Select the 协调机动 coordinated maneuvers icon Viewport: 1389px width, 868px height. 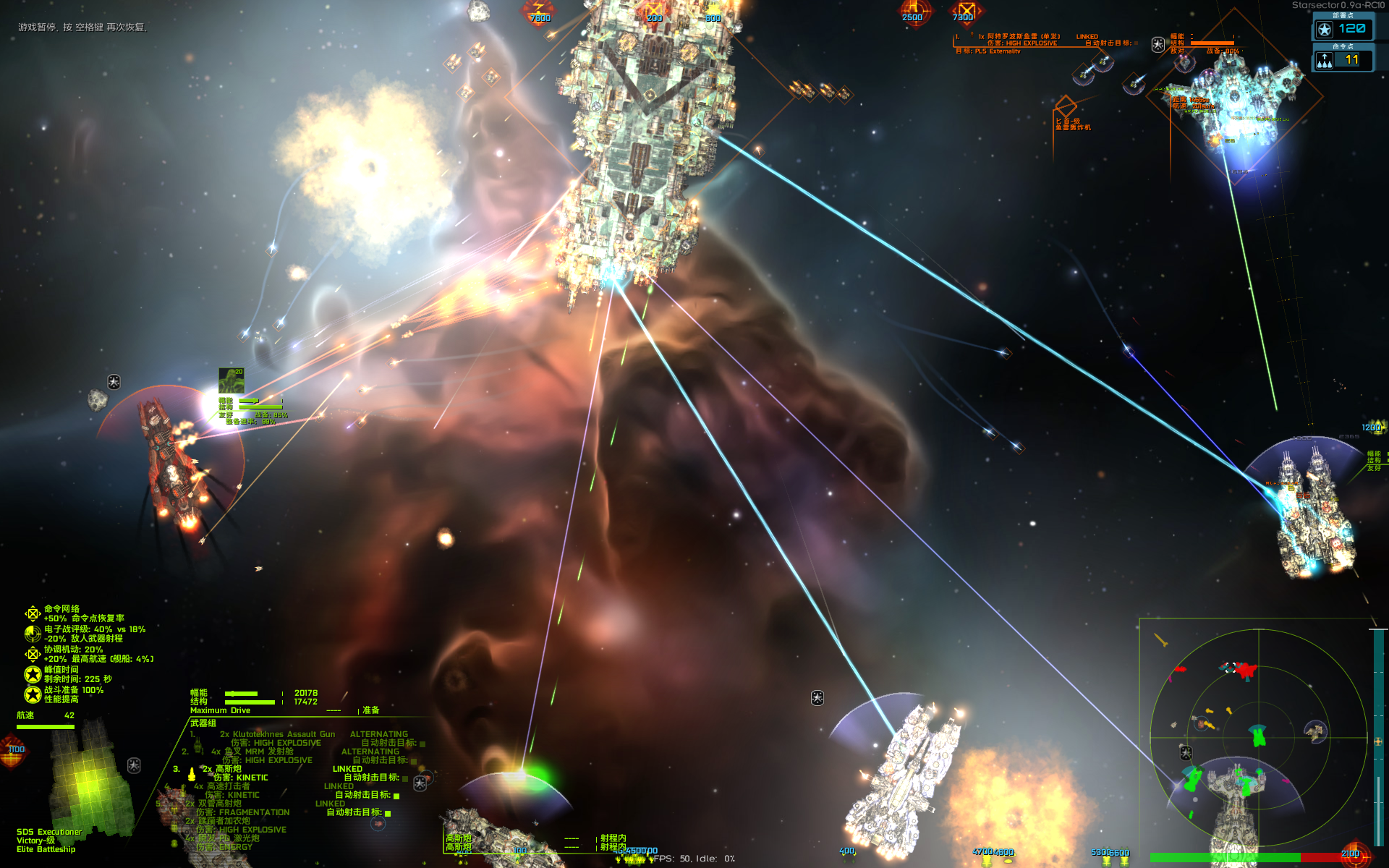tap(33, 655)
